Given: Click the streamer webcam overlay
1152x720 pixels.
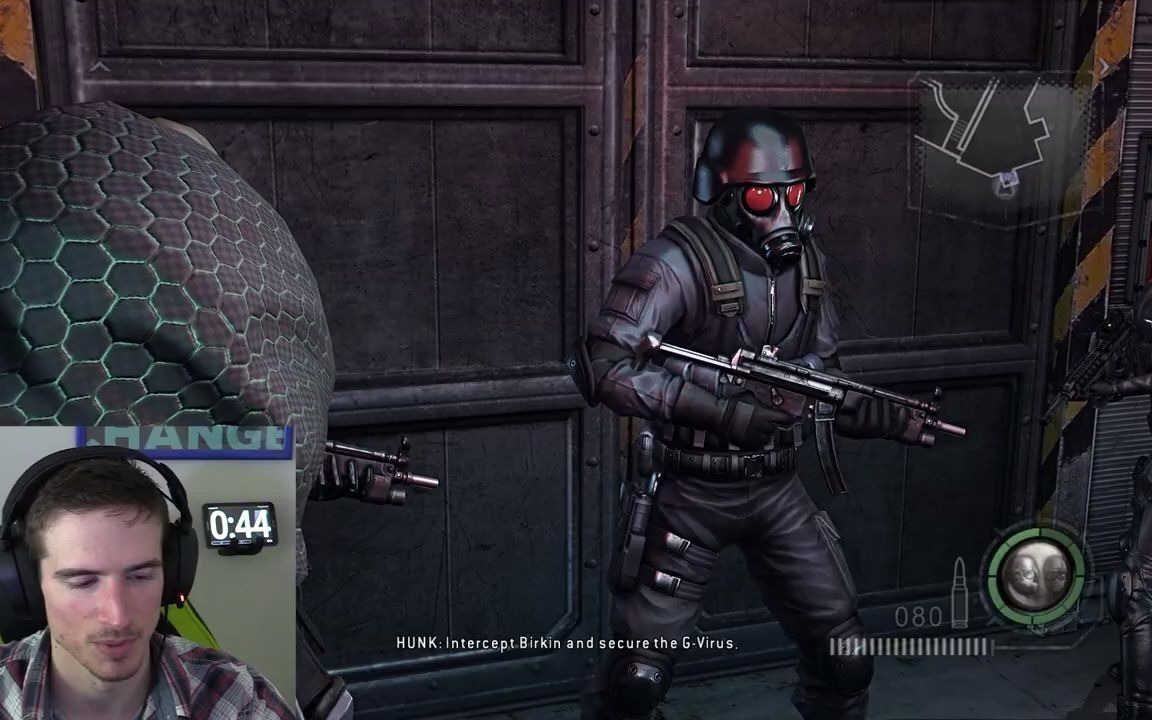Looking at the screenshot, I should pos(146,573).
